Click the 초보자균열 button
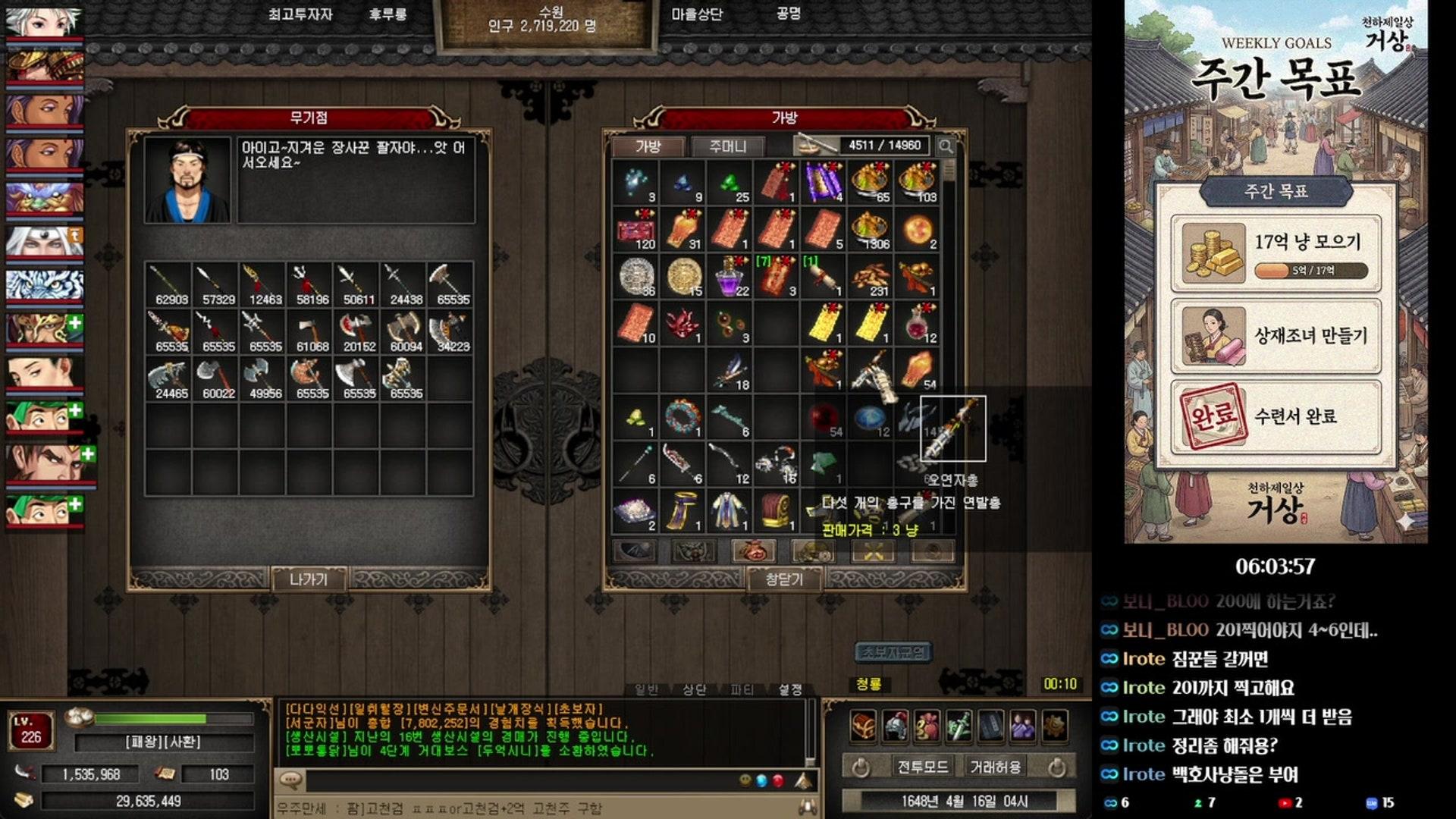The image size is (1456, 819). pos(894,652)
